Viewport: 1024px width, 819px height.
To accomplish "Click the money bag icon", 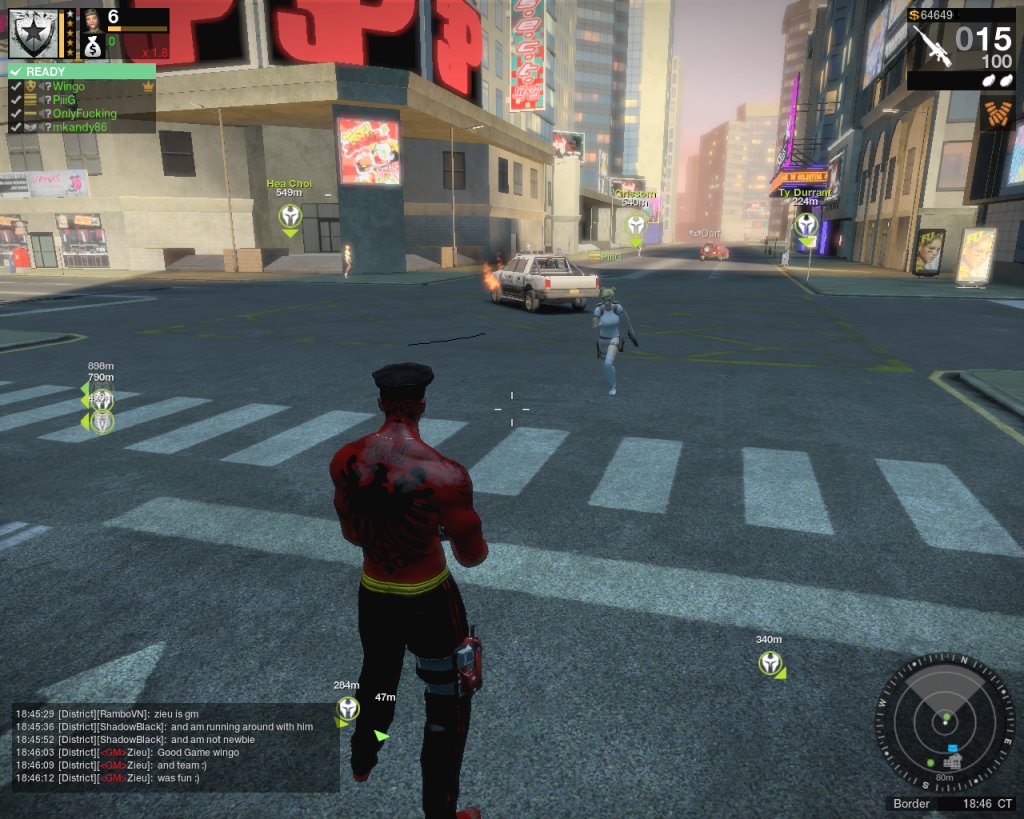I will (92, 45).
